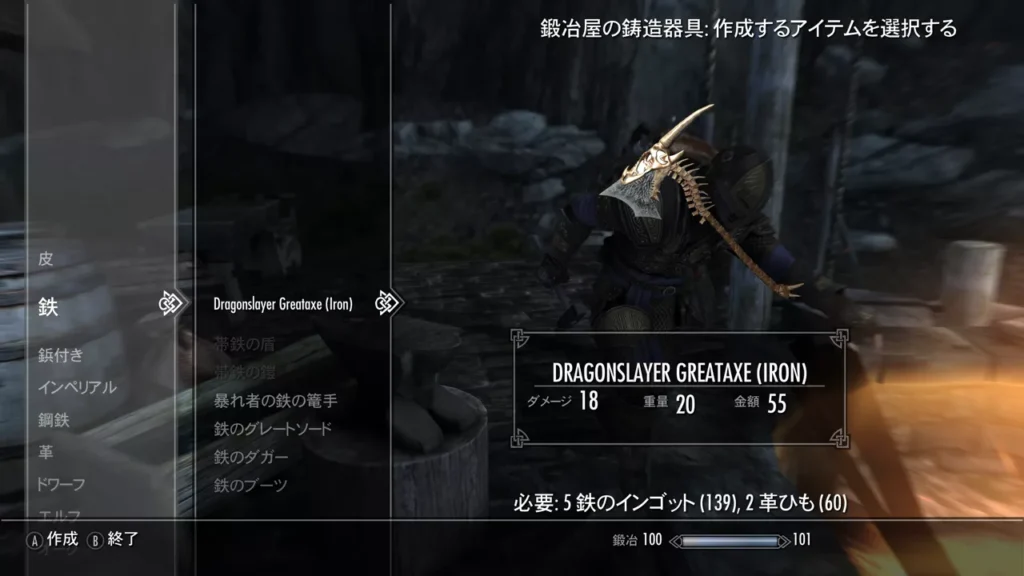Image resolution: width=1024 pixels, height=576 pixels.
Task: Select Dragonslayer Greataxe (Iron) in item list
Action: click(x=283, y=304)
